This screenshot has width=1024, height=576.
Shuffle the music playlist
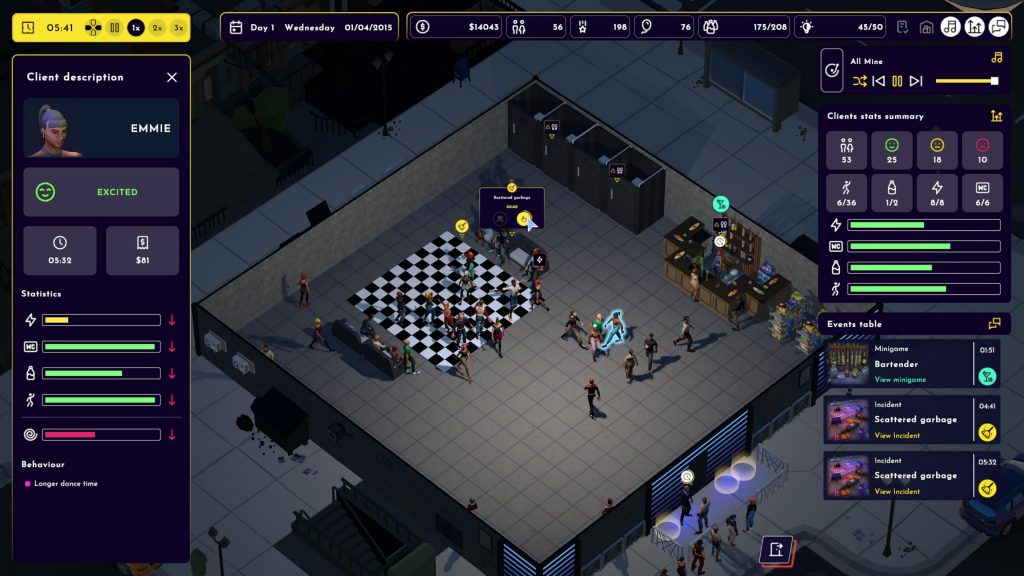860,81
